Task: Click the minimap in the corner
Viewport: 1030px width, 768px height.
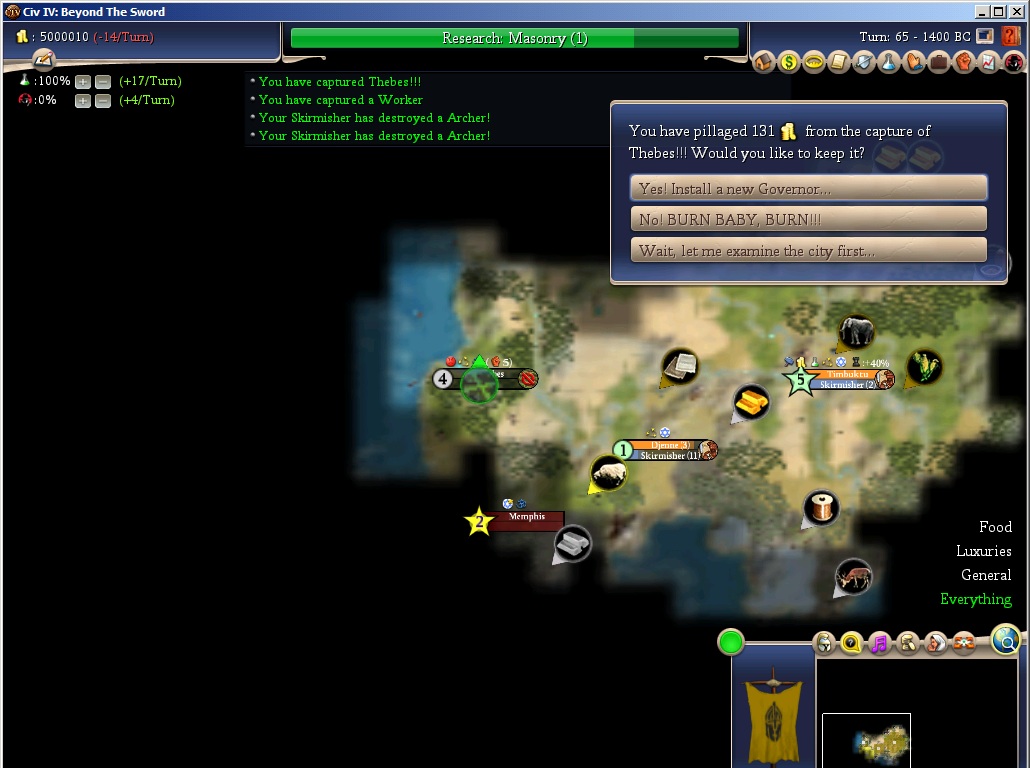Action: 866,740
